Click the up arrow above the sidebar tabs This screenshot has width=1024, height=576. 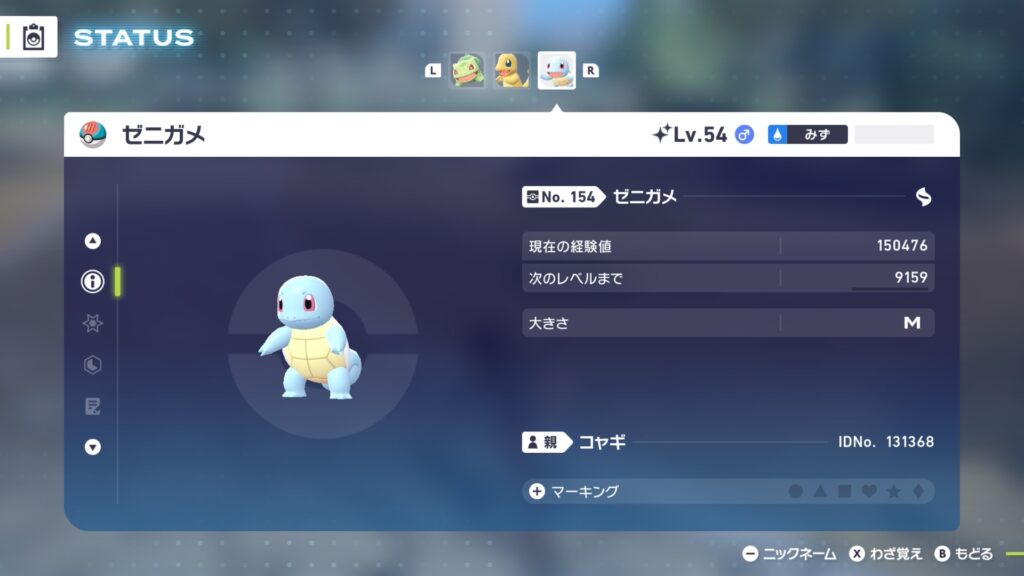tap(93, 240)
